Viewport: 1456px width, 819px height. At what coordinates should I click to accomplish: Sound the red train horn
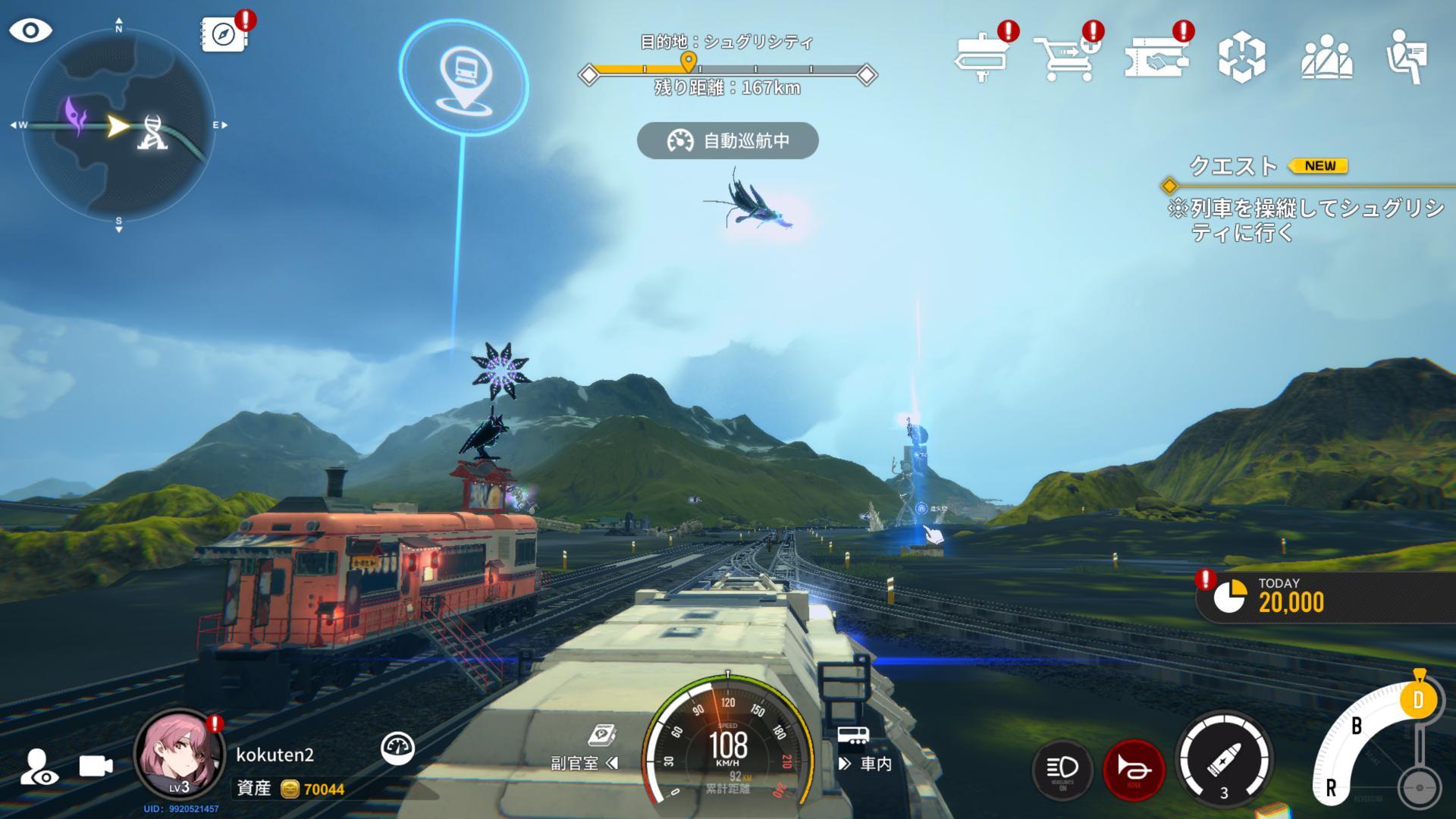pyautogui.click(x=1134, y=769)
